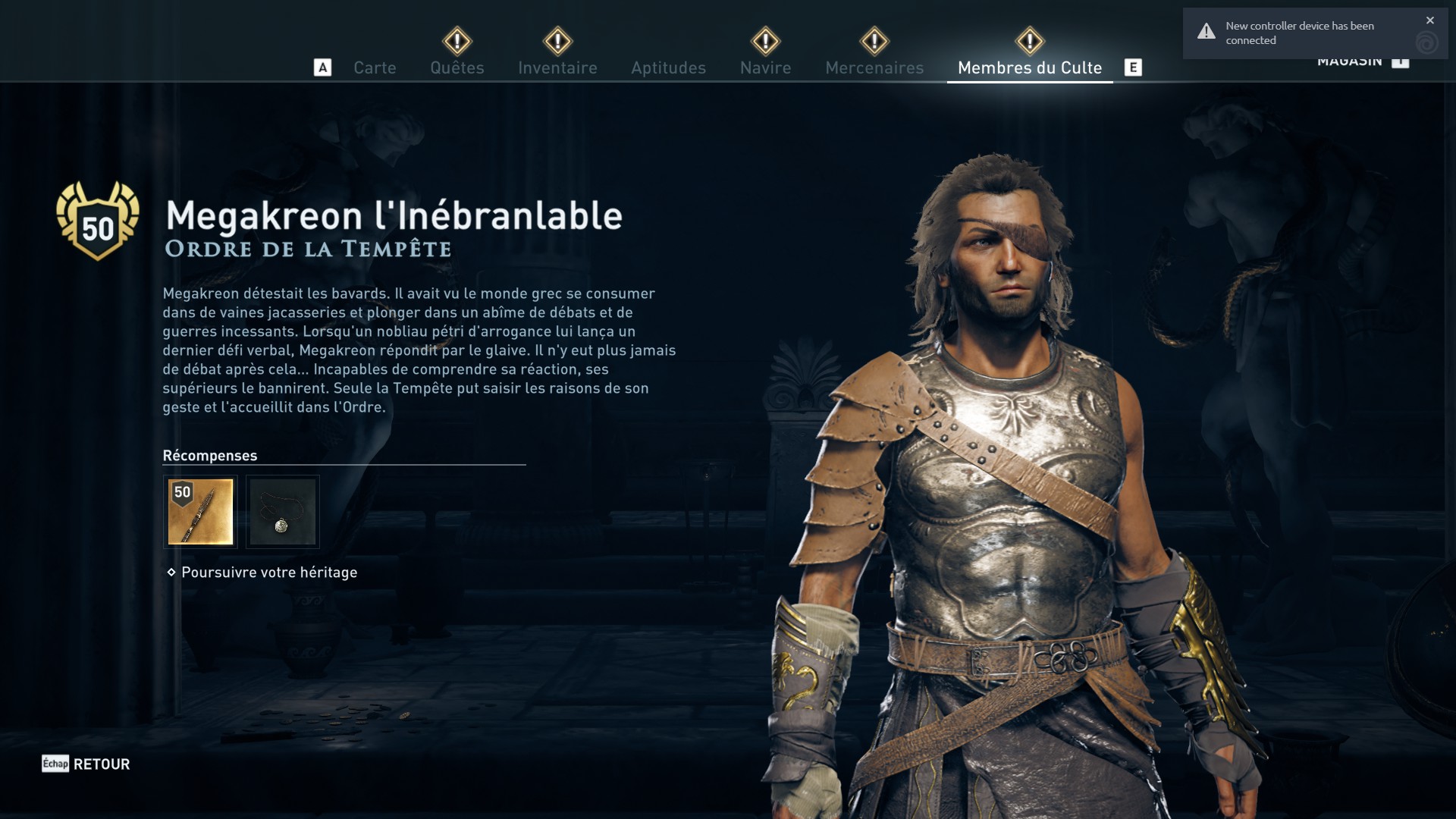1456x819 pixels.
Task: Go to the Inventaire tab
Action: click(x=557, y=67)
